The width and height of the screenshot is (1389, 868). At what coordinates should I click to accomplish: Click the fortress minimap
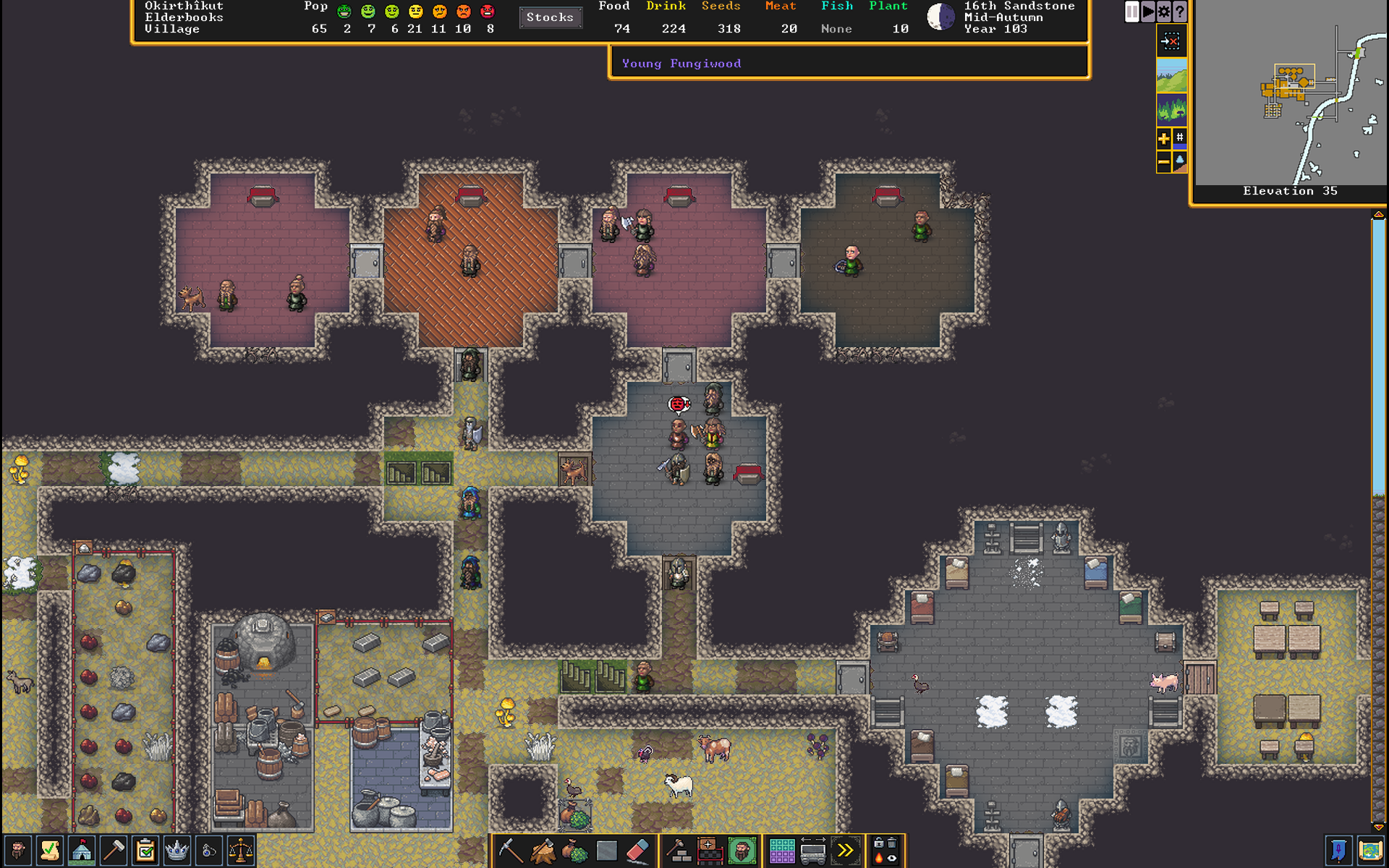[x=1290, y=93]
